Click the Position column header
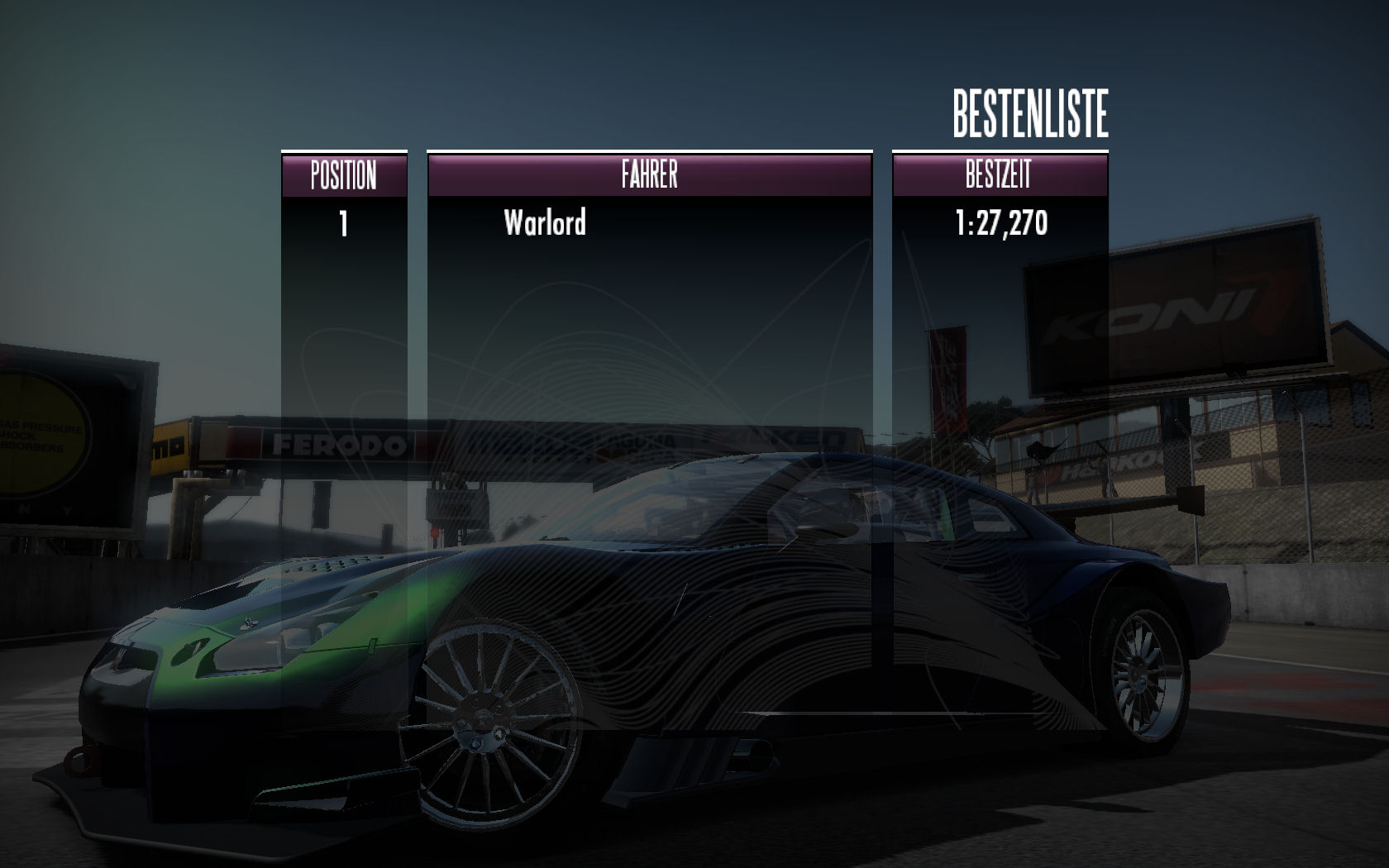Viewport: 1389px width, 868px height. click(344, 175)
